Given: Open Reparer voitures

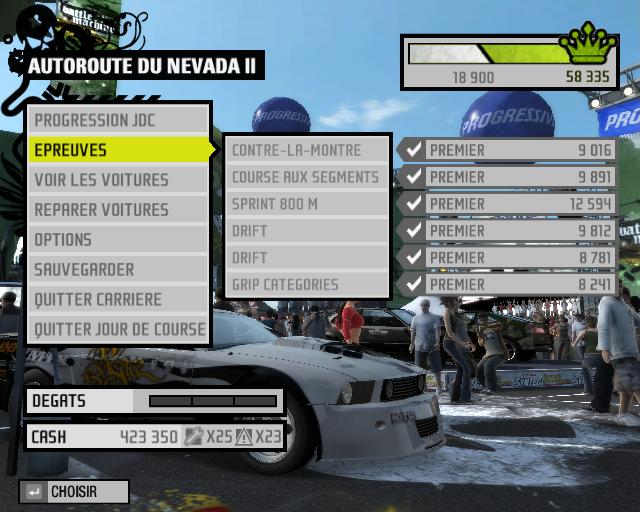Looking at the screenshot, I should (x=118, y=210).
